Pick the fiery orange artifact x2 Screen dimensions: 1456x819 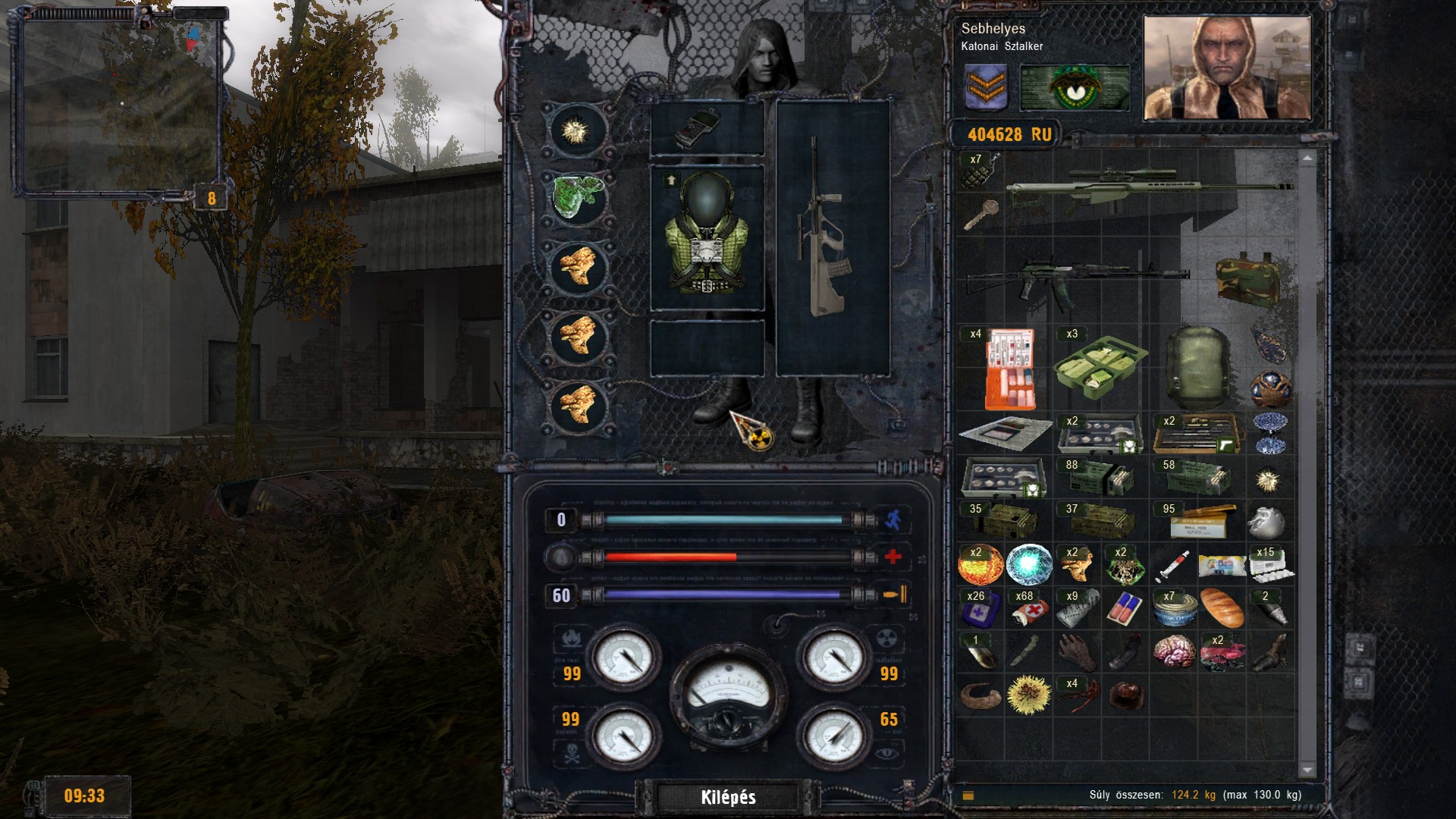[981, 564]
